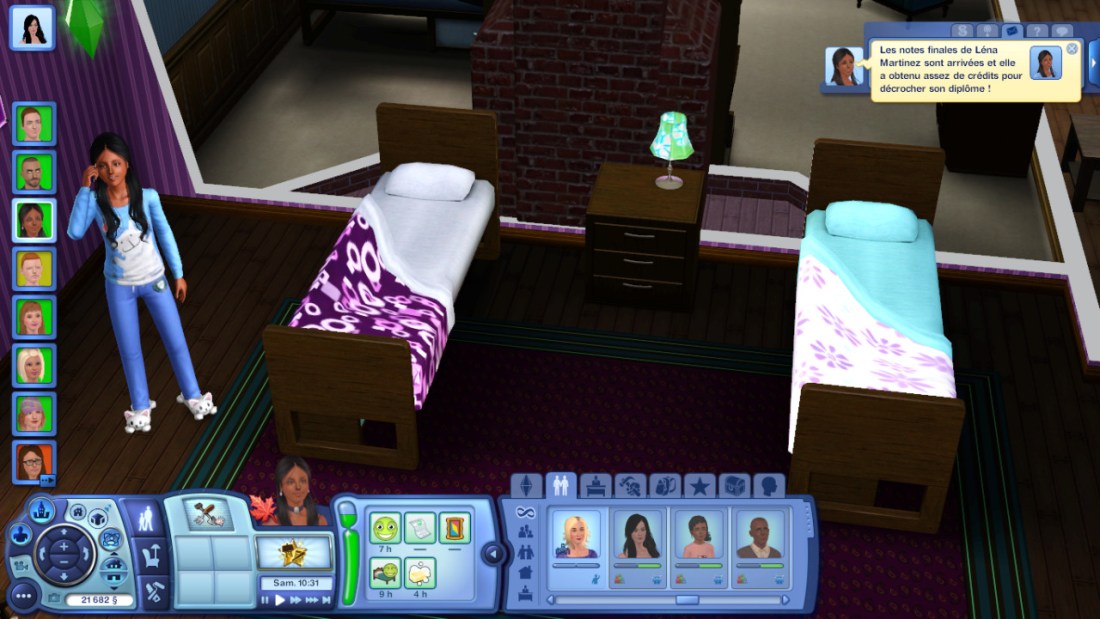
Task: Open the options menu with three dots
Action: [22, 596]
